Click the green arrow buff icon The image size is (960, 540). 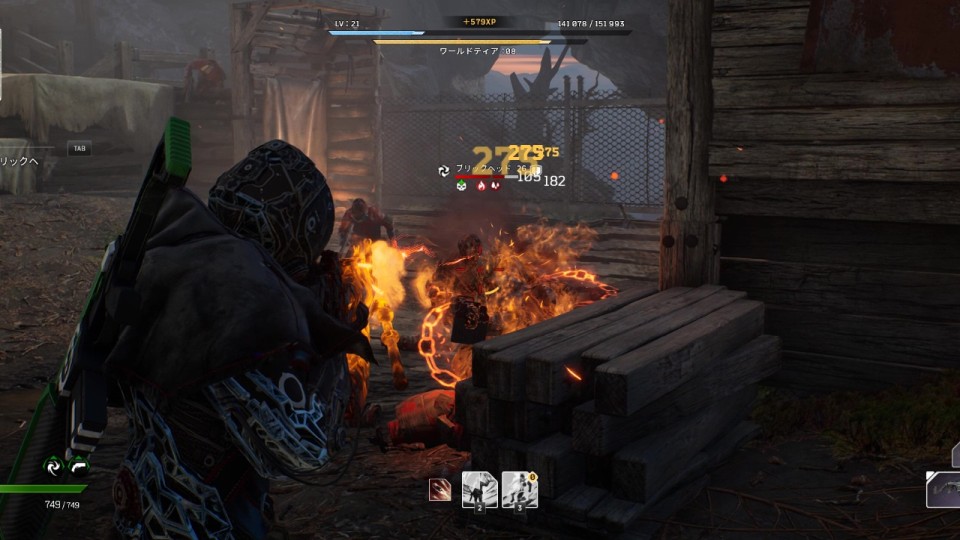click(x=79, y=466)
